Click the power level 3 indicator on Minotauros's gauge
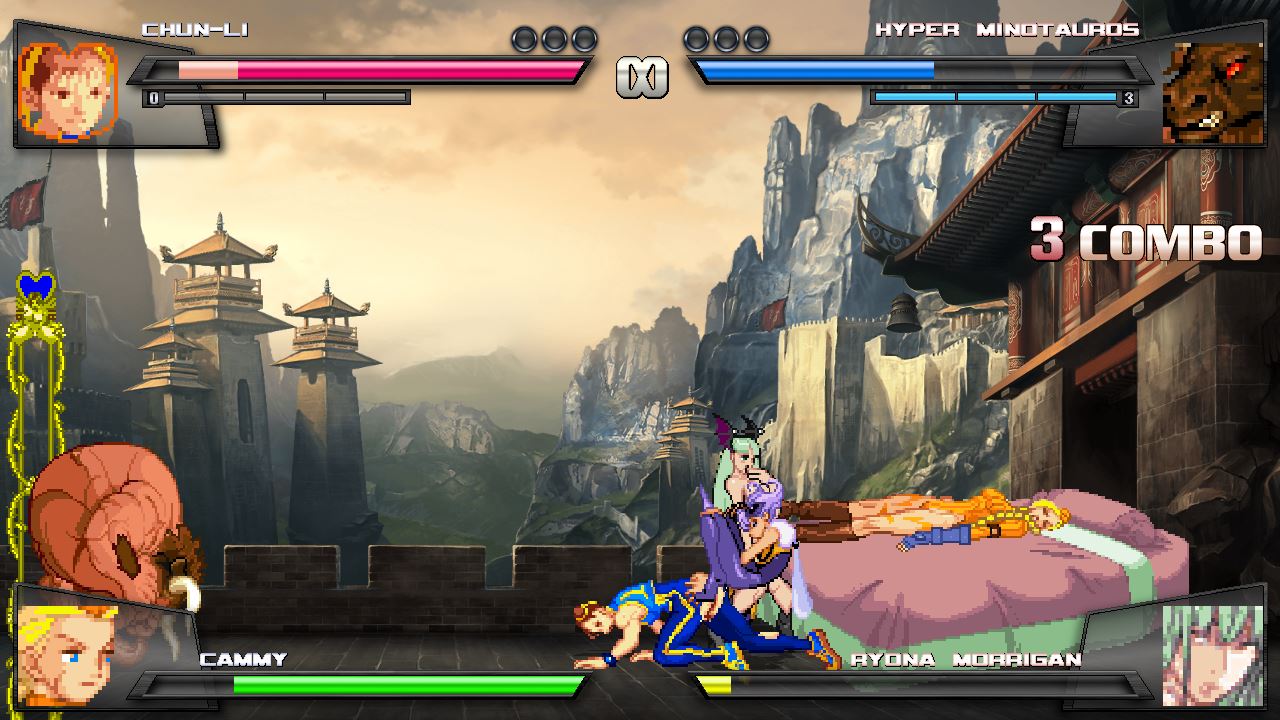Screen dimensions: 1280x720 1128,98
